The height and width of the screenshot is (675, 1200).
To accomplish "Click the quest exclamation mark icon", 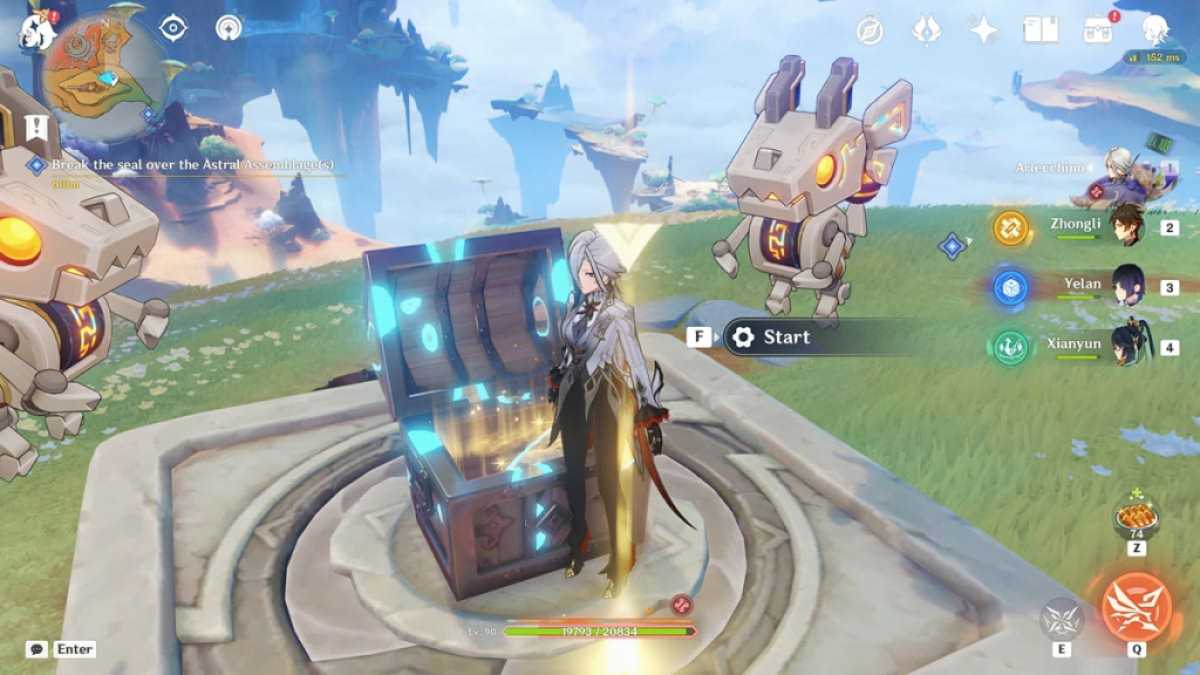I will tap(37, 127).
